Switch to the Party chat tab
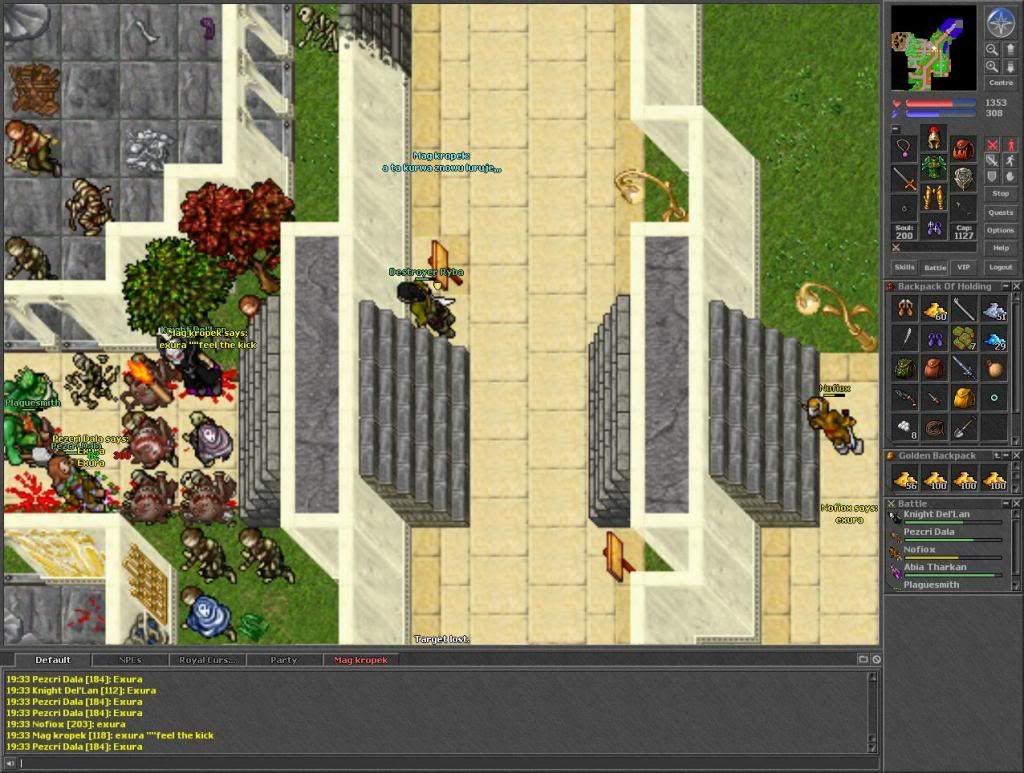The image size is (1024, 773). pos(284,660)
